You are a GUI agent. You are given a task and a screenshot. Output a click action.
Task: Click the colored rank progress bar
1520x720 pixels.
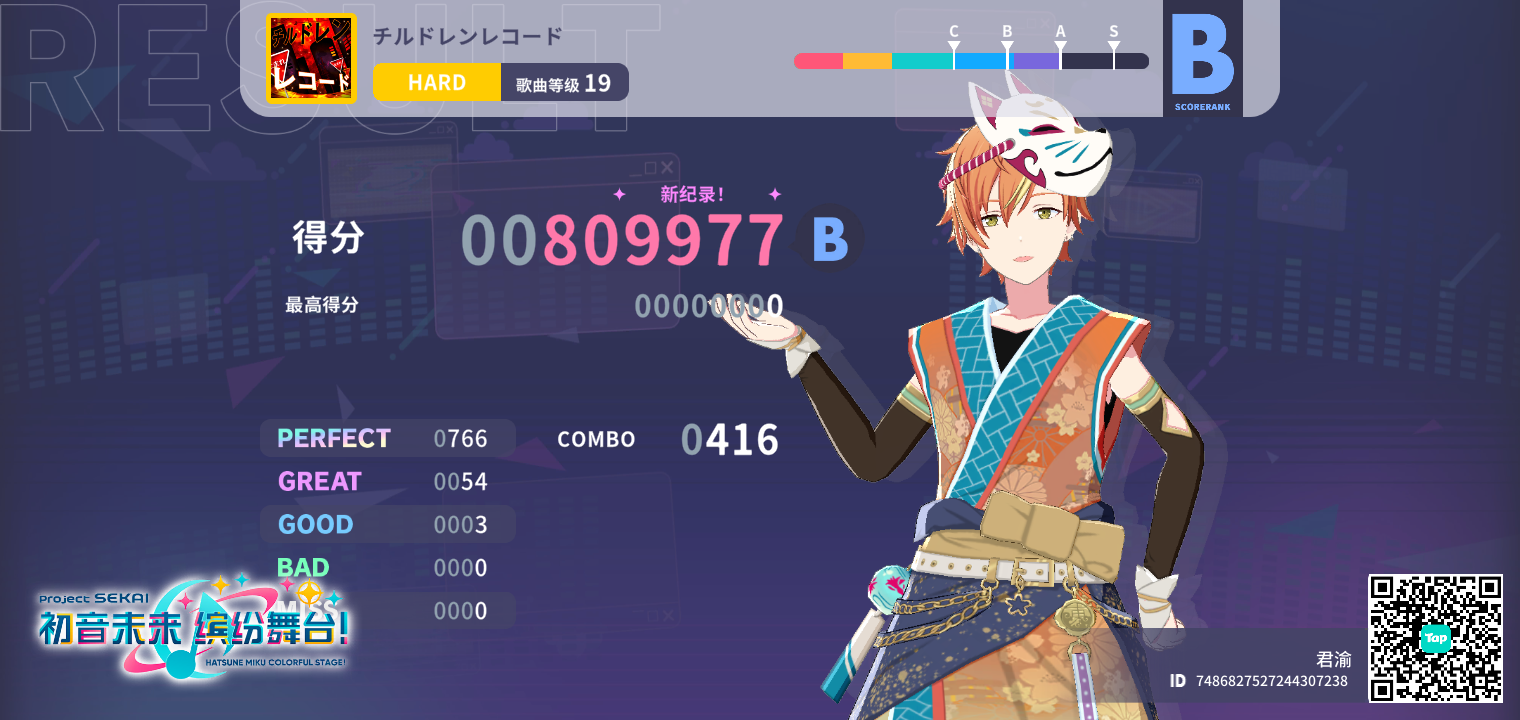970,61
